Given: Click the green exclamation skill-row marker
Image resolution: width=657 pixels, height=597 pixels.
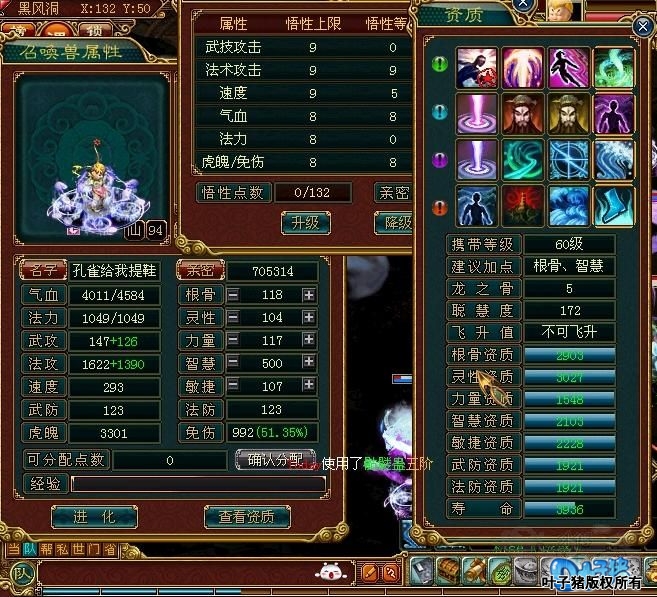Looking at the screenshot, I should click(438, 67).
